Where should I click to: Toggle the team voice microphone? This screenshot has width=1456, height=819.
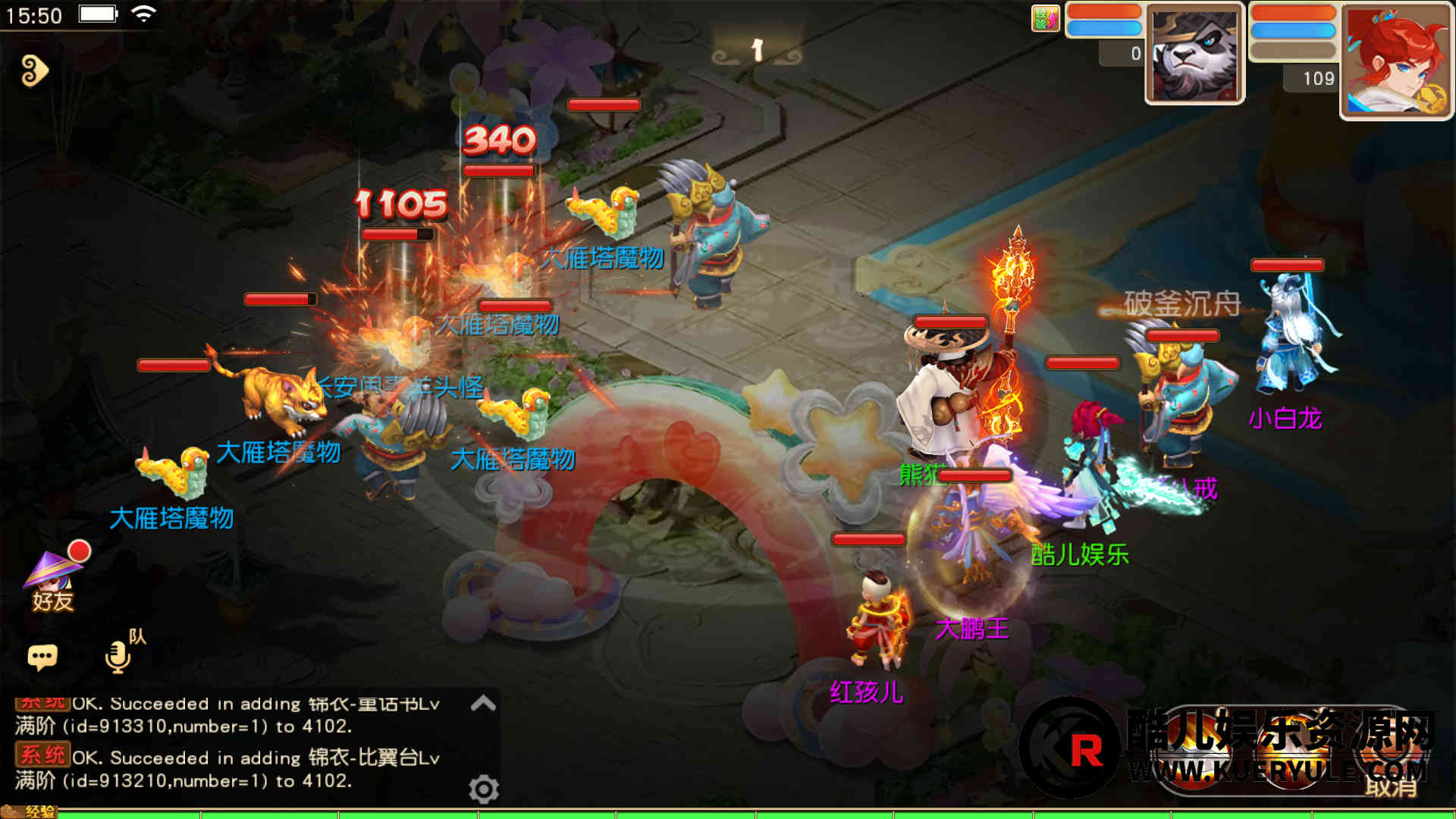coord(119,655)
